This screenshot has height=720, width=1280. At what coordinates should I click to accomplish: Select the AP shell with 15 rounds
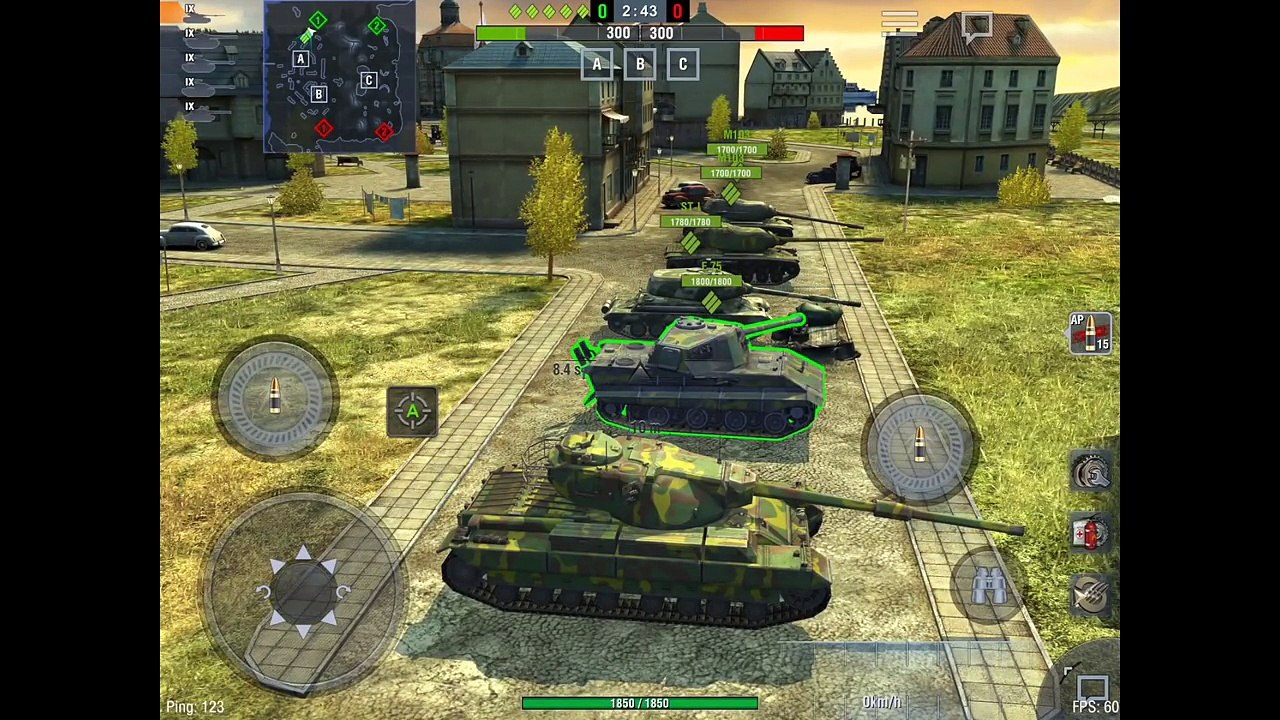coord(1090,334)
